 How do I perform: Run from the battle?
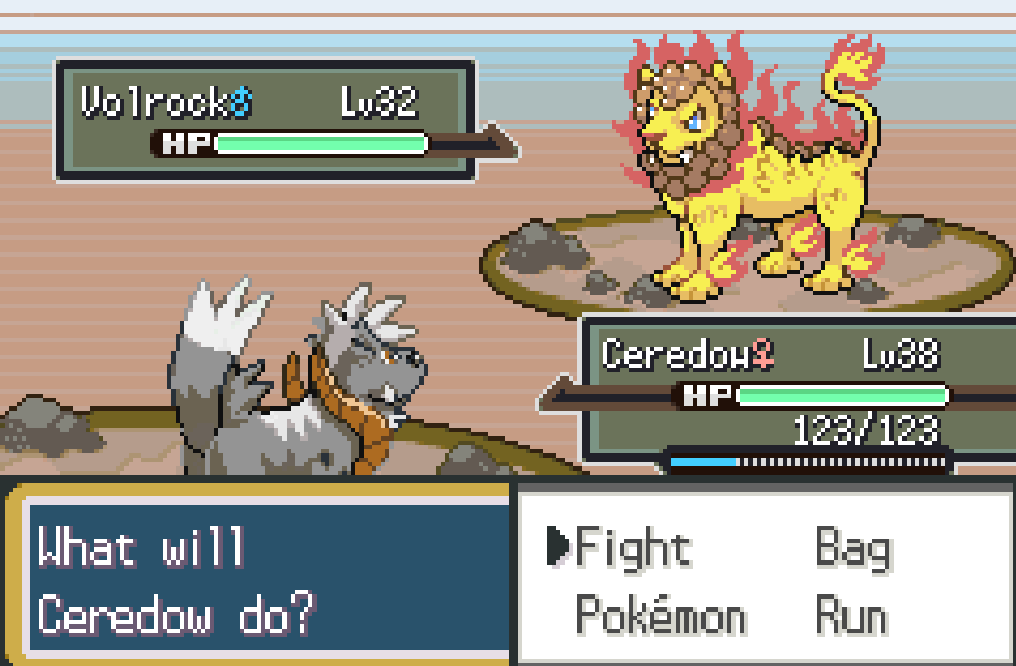851,616
